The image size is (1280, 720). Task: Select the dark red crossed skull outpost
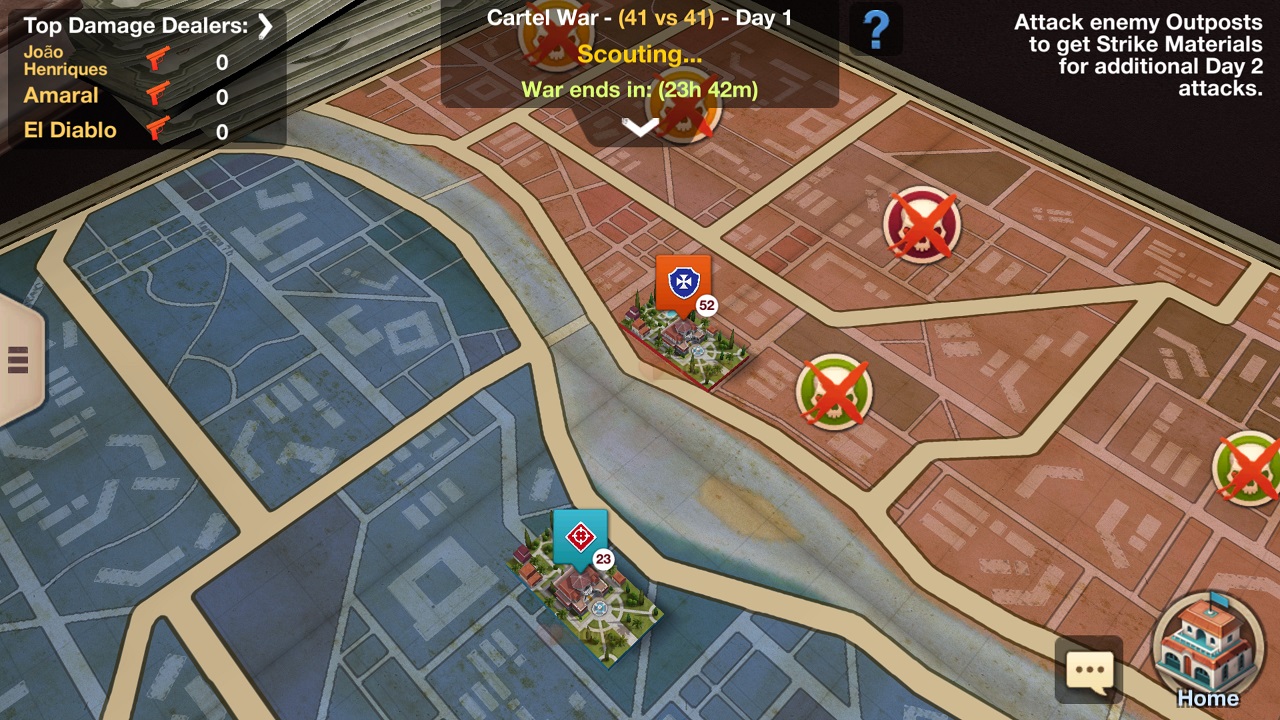pos(921,223)
